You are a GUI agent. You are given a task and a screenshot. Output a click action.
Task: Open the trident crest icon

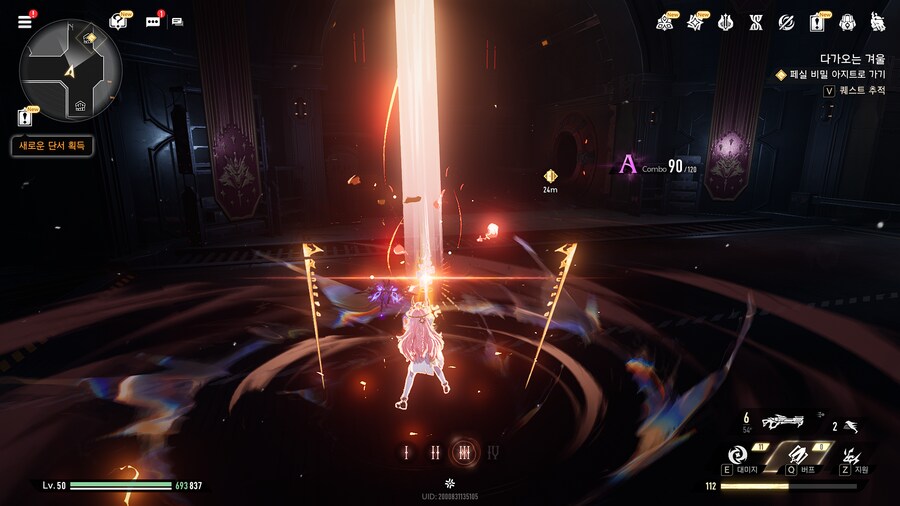click(726, 22)
